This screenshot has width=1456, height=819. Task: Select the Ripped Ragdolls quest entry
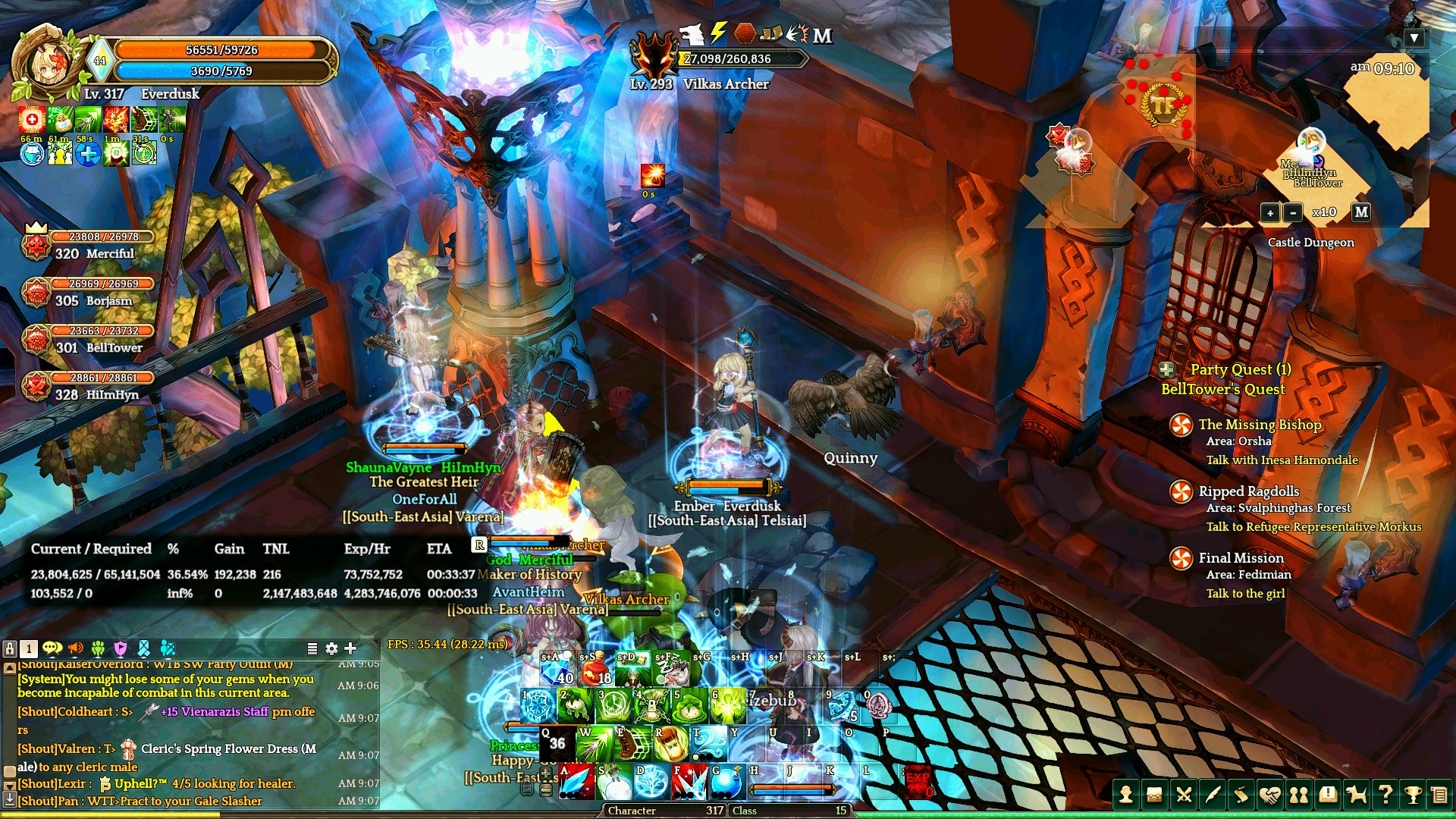(1248, 491)
